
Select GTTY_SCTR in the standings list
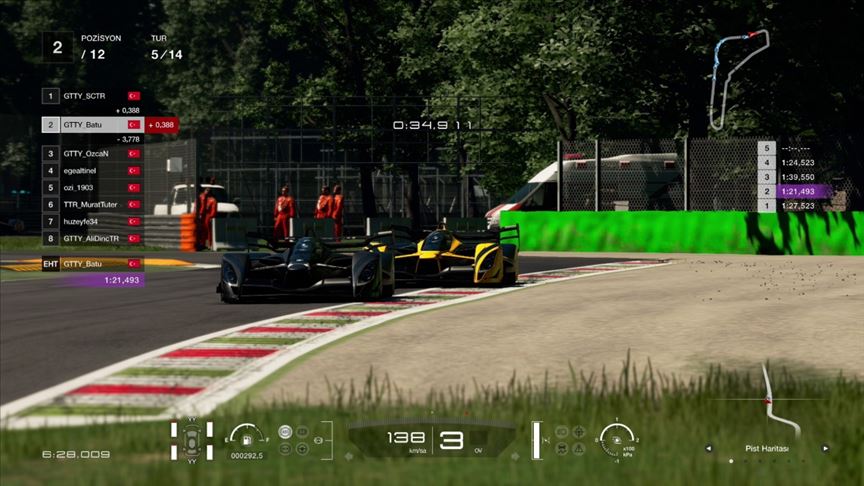[x=92, y=96]
